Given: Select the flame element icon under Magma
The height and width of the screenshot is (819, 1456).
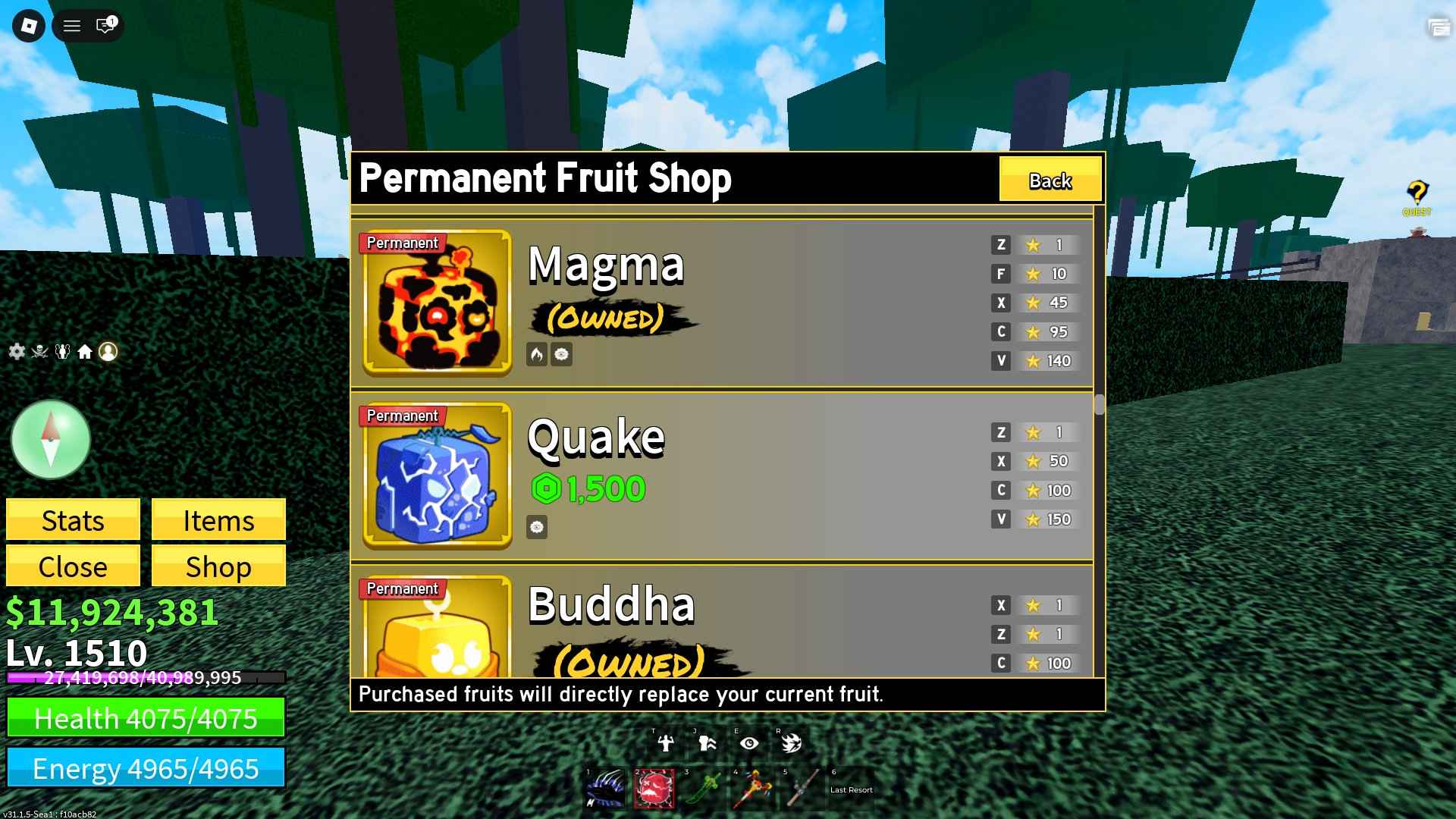Looking at the screenshot, I should (x=535, y=355).
